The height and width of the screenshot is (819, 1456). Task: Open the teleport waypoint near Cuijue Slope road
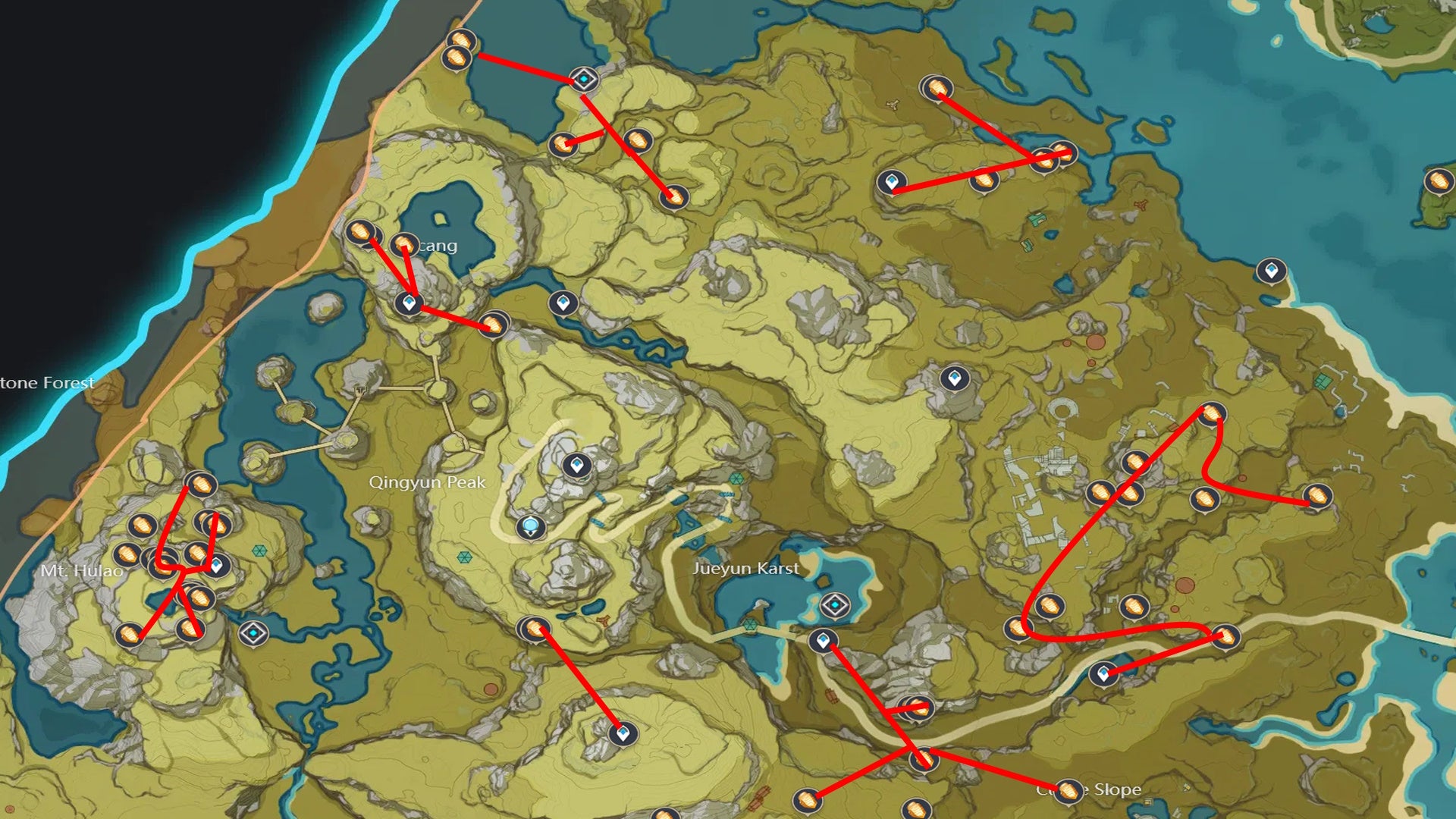tap(1103, 673)
